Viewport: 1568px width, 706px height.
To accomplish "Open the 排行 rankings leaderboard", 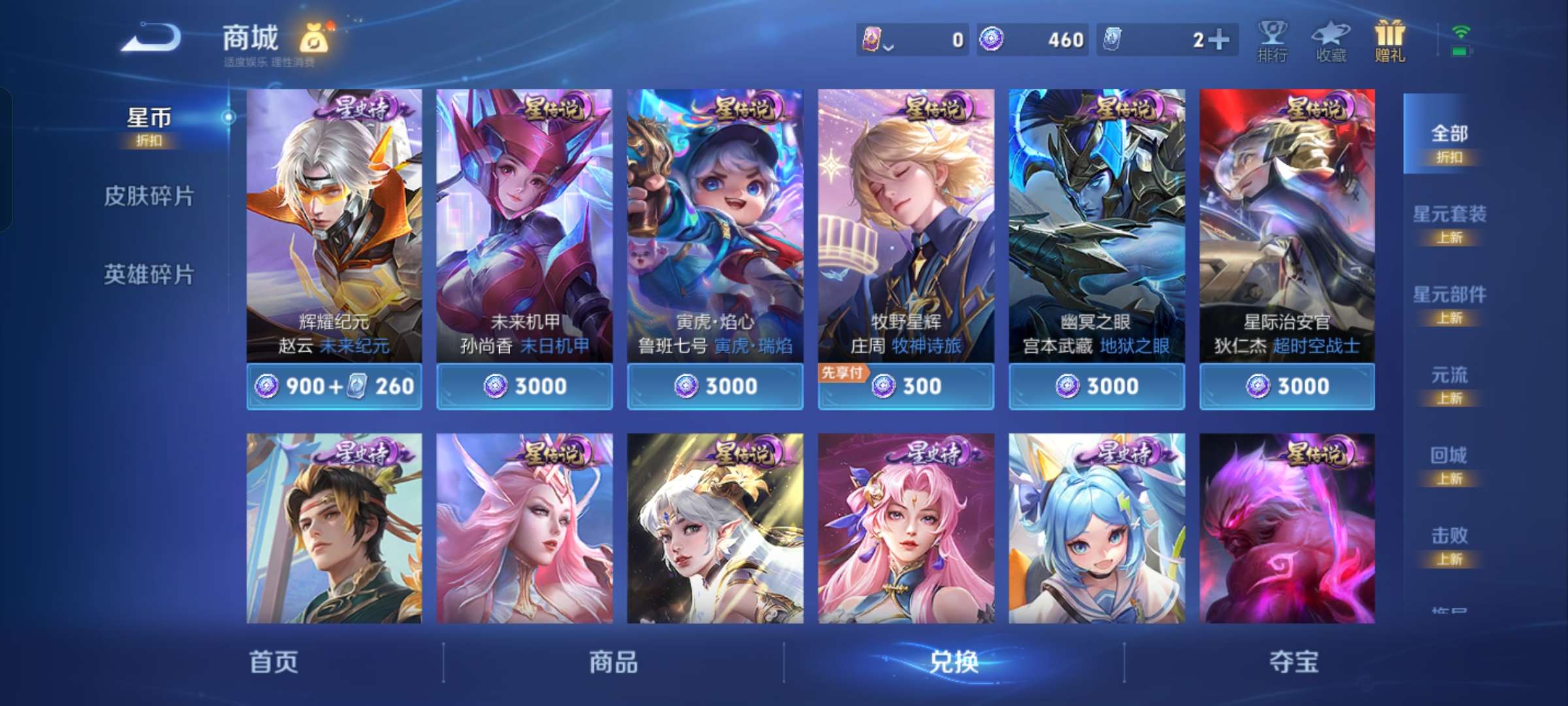I will [1271, 42].
